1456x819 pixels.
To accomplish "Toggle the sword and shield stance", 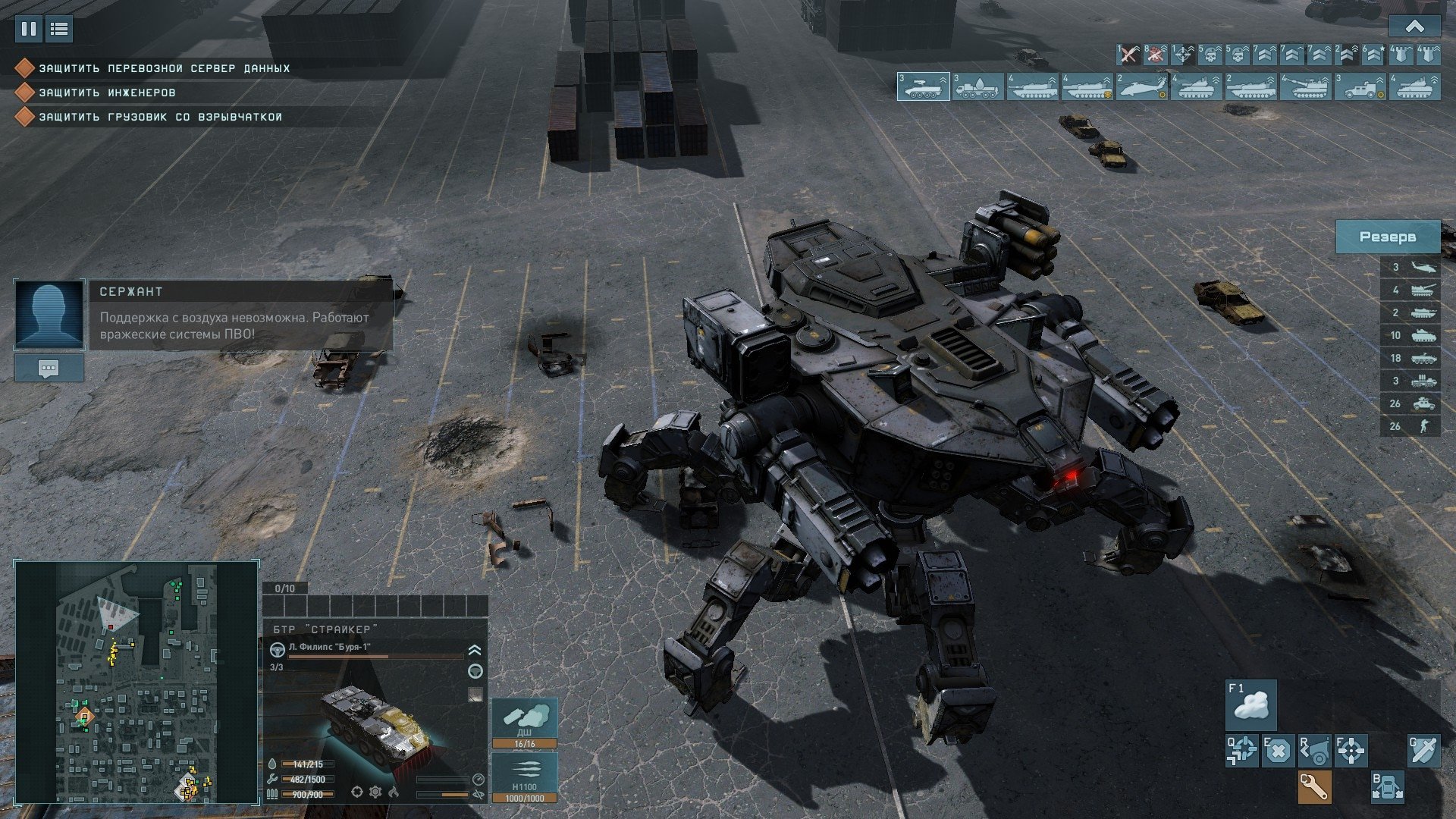I will tap(1423, 751).
